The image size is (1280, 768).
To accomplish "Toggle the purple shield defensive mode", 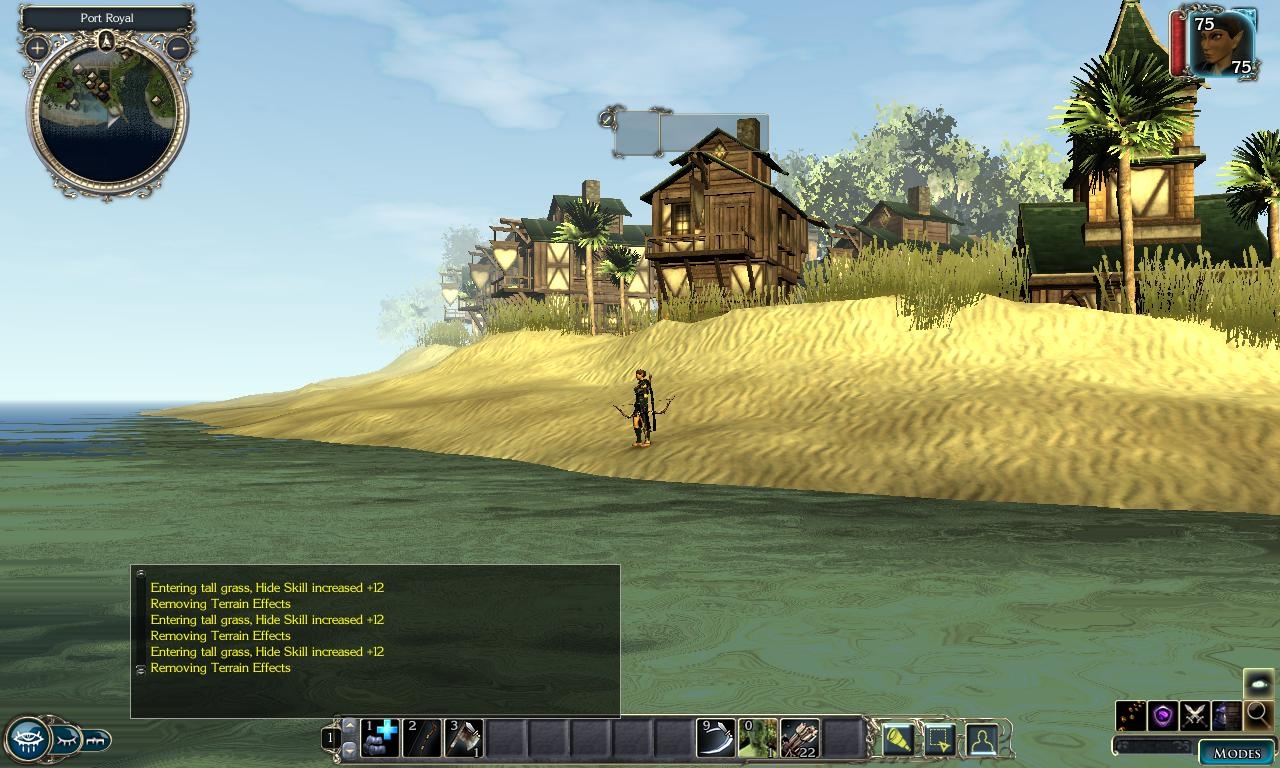I will tap(1163, 715).
